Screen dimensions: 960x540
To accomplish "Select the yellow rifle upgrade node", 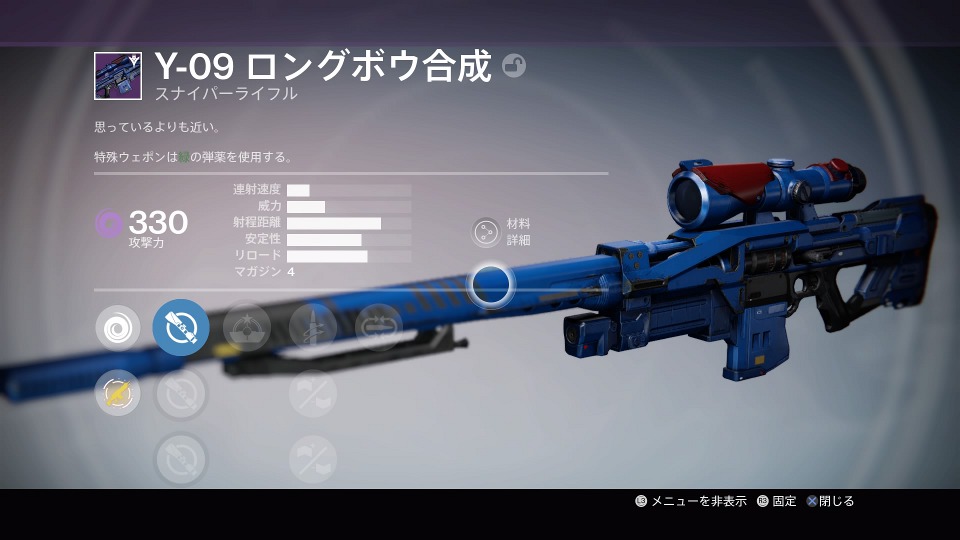I will click(x=118, y=393).
